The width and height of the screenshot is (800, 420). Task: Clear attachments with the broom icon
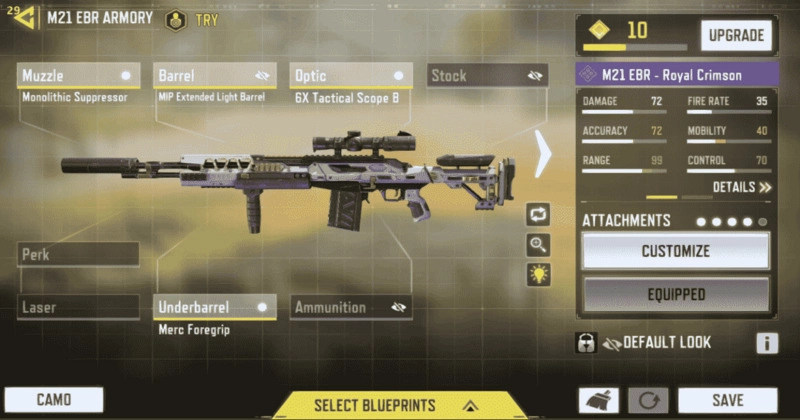click(597, 401)
